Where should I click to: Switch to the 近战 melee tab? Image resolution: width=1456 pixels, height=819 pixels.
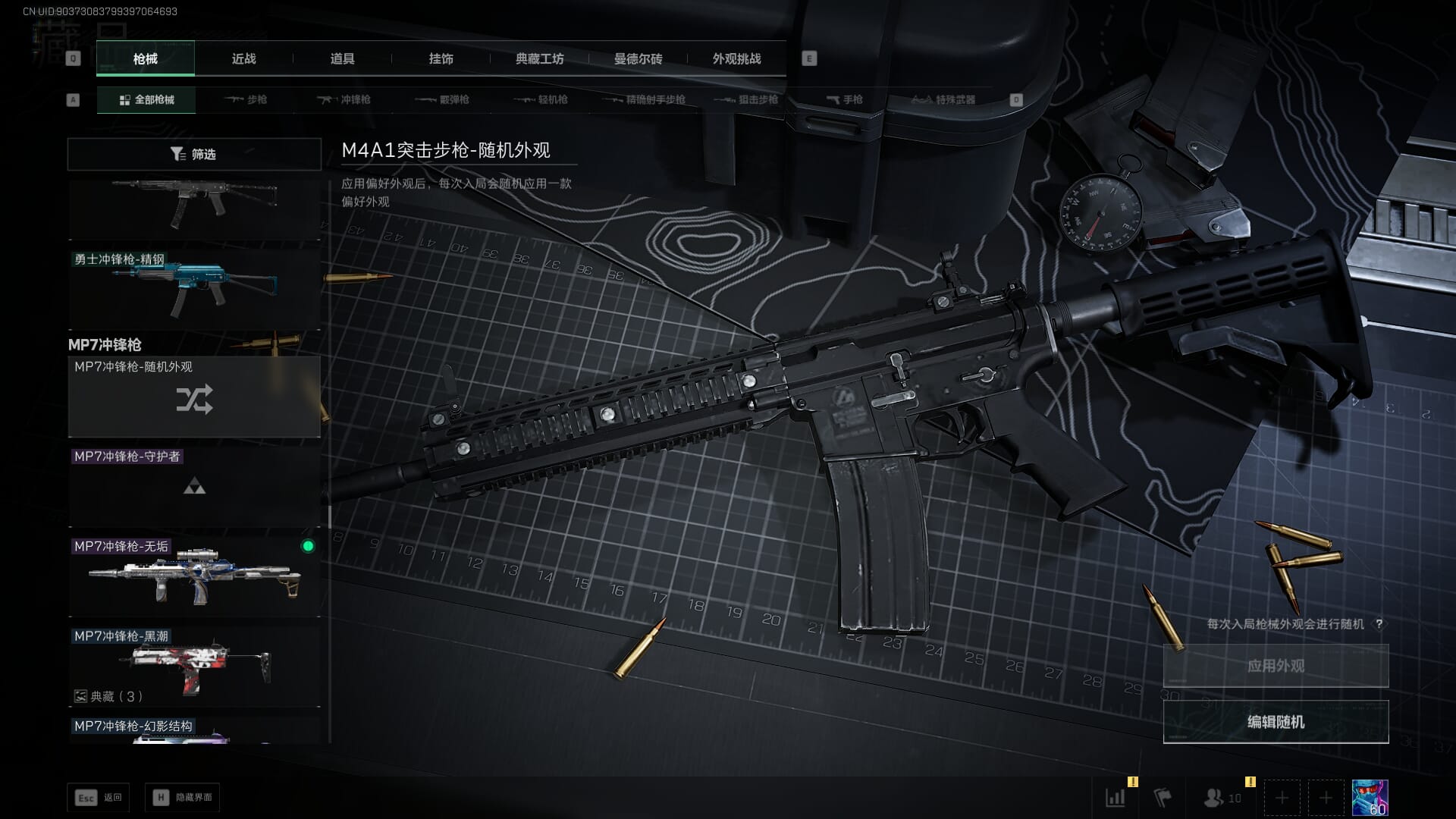pos(243,58)
